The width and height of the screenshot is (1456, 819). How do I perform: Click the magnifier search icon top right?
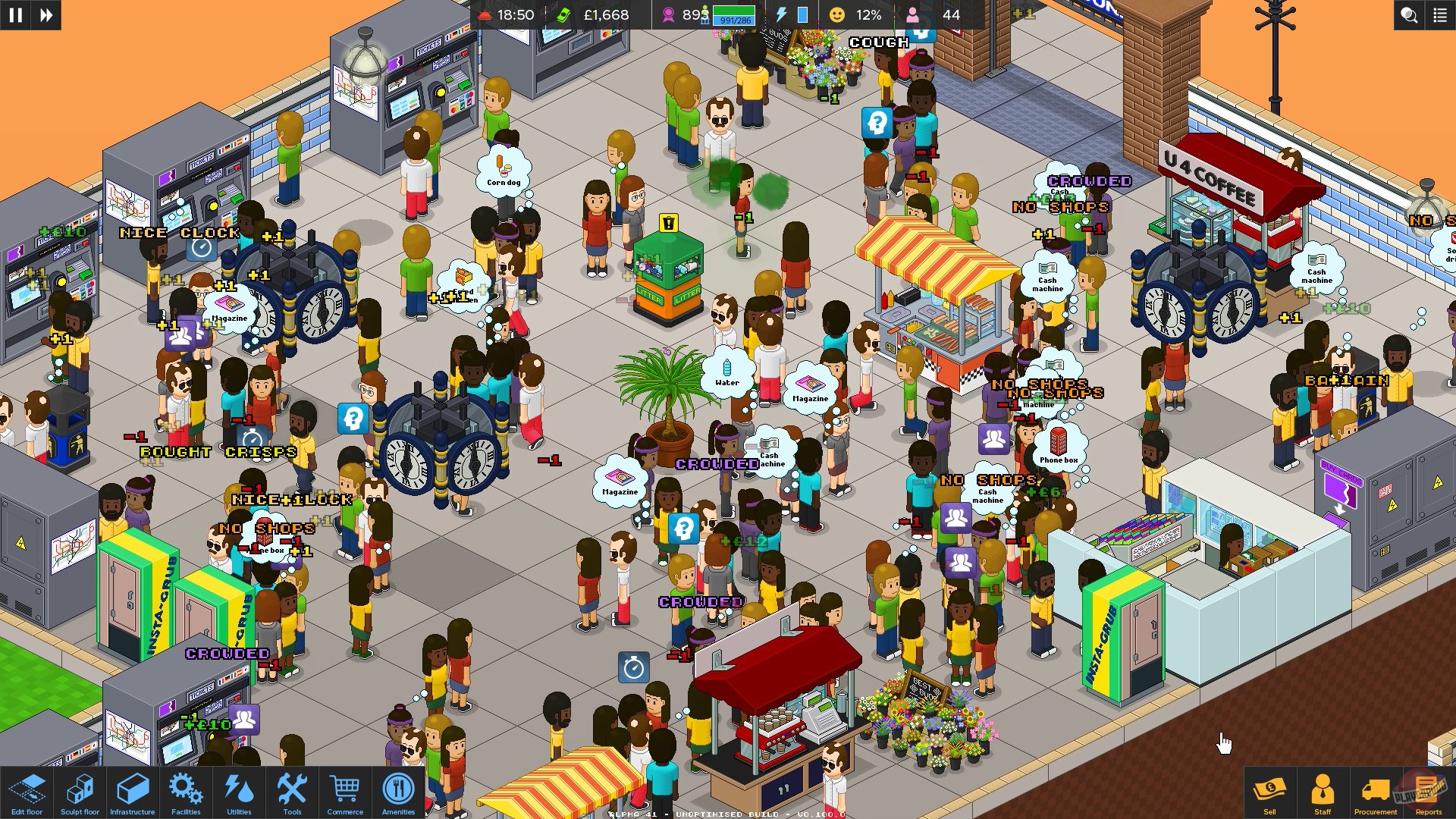pyautogui.click(x=1408, y=15)
